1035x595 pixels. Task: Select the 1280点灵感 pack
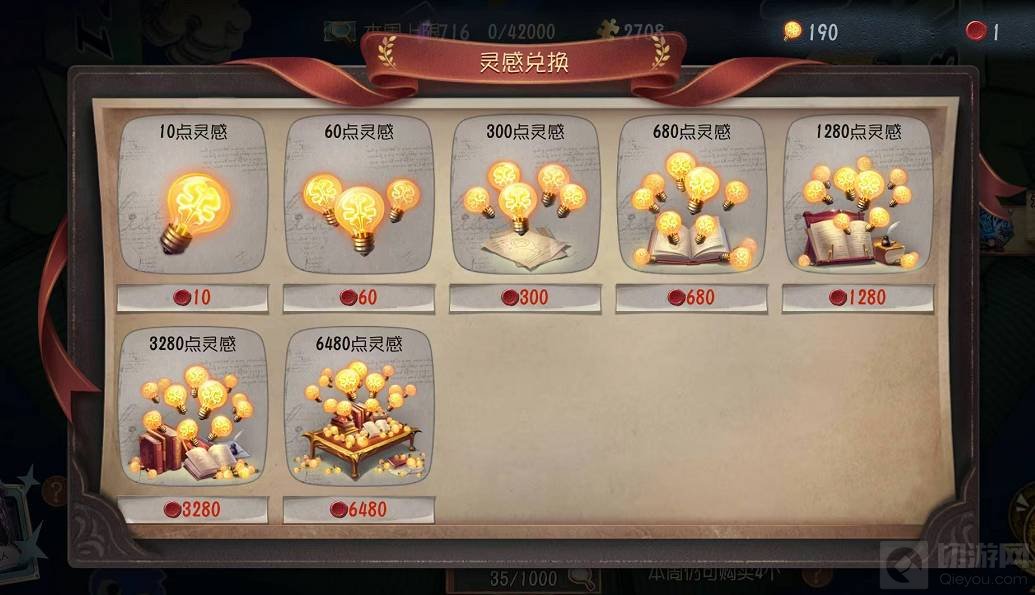[857, 200]
